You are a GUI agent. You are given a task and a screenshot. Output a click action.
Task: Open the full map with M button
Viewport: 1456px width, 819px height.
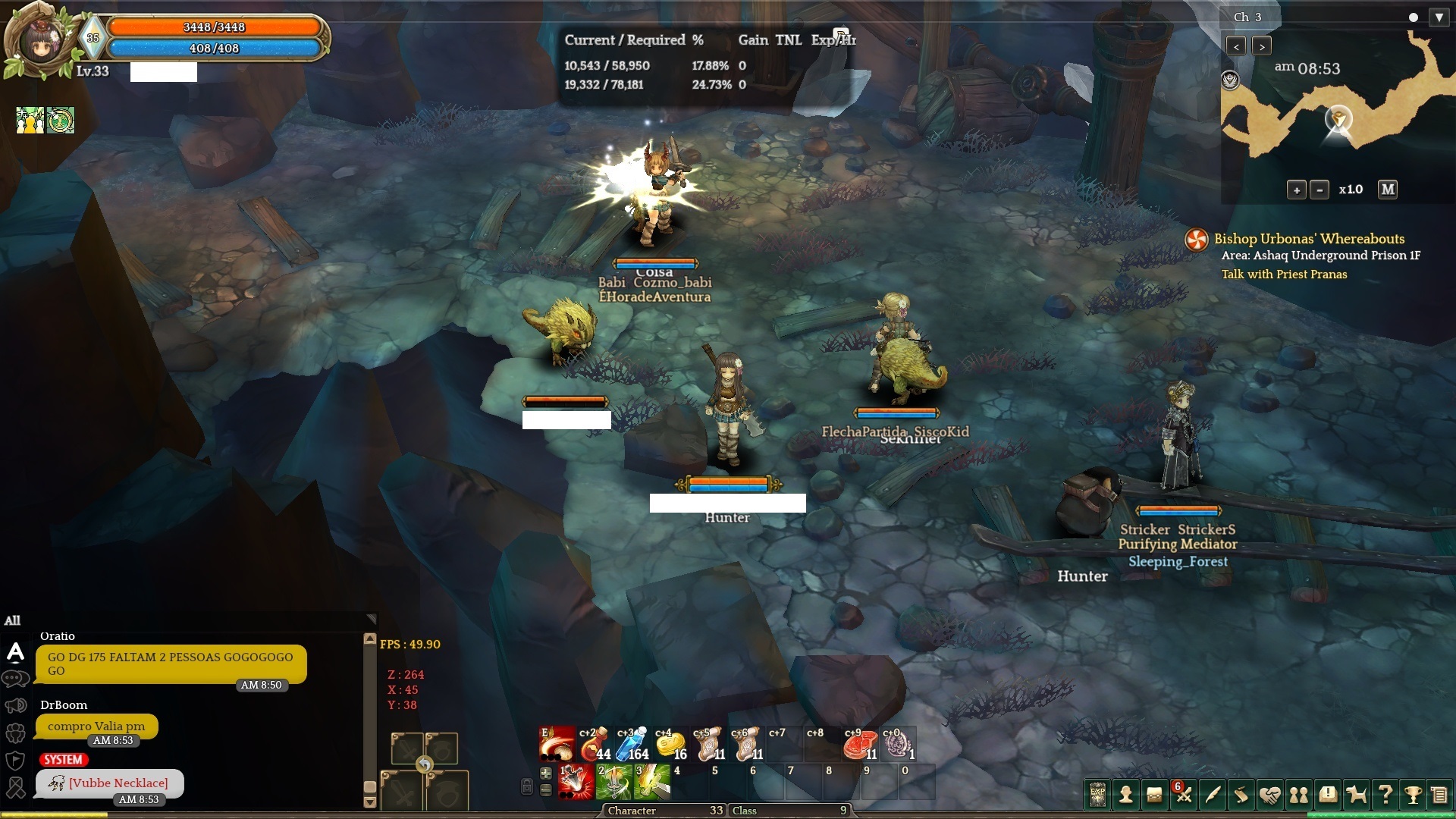pyautogui.click(x=1388, y=189)
